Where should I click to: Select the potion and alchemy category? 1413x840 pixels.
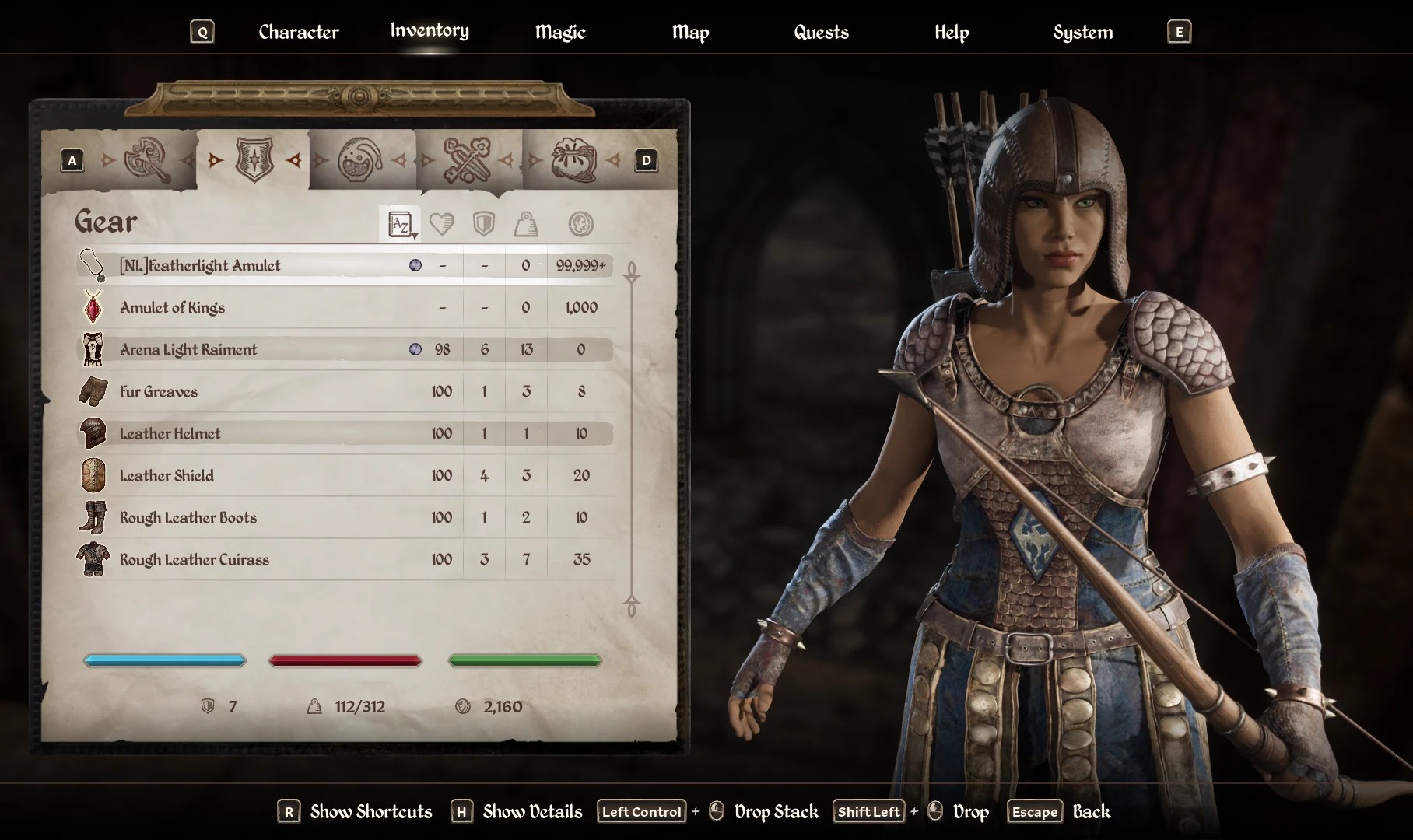(x=359, y=160)
